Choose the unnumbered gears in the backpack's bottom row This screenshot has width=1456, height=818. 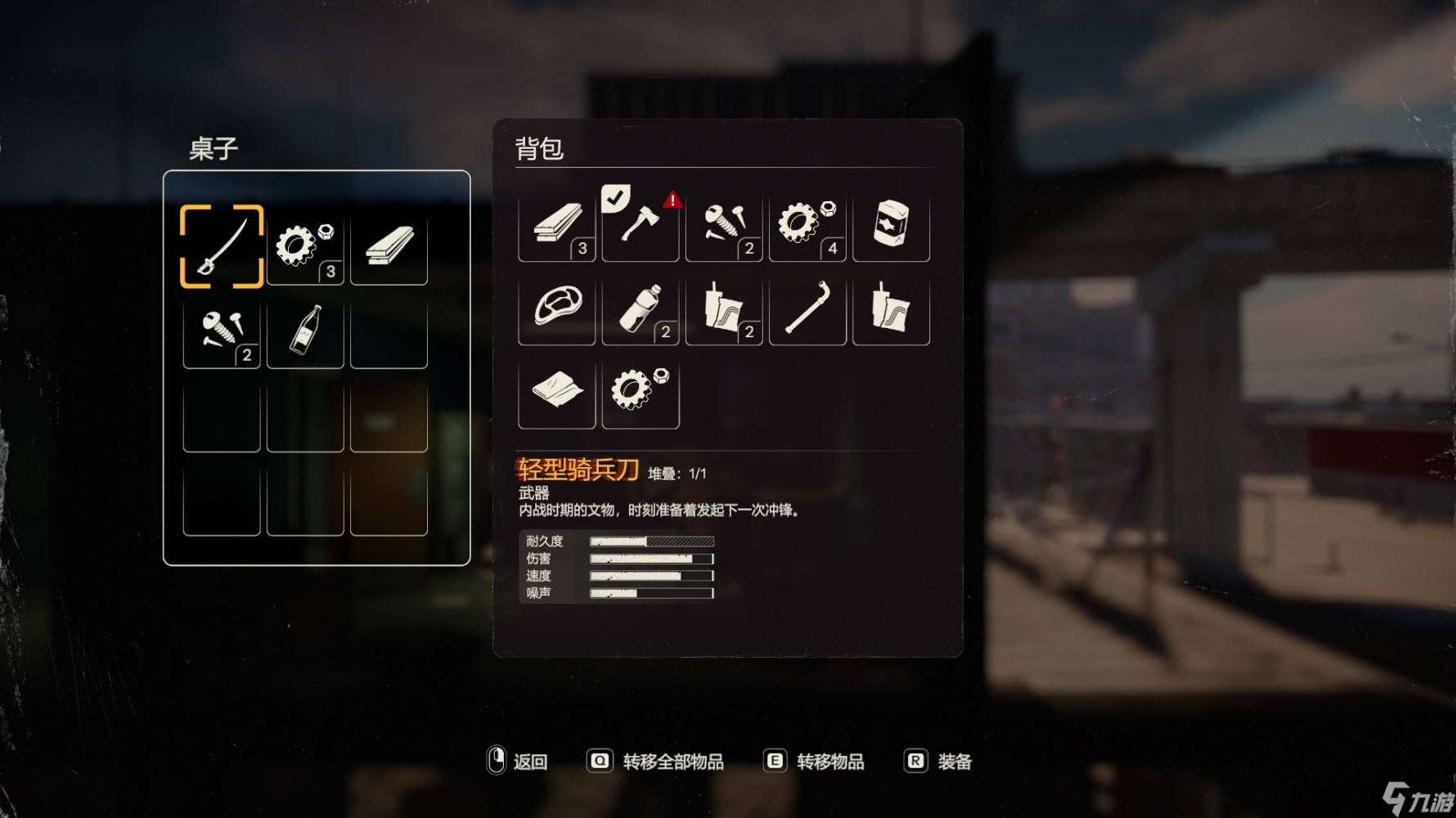640,390
